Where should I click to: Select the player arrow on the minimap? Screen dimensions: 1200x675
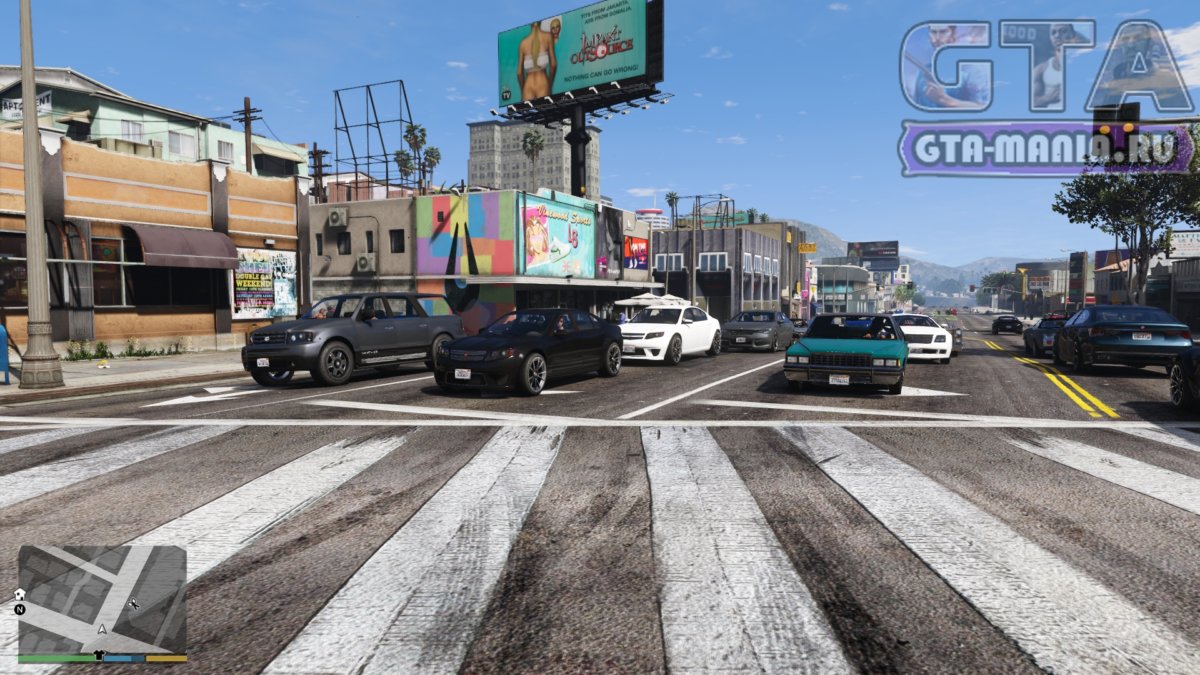tap(101, 630)
